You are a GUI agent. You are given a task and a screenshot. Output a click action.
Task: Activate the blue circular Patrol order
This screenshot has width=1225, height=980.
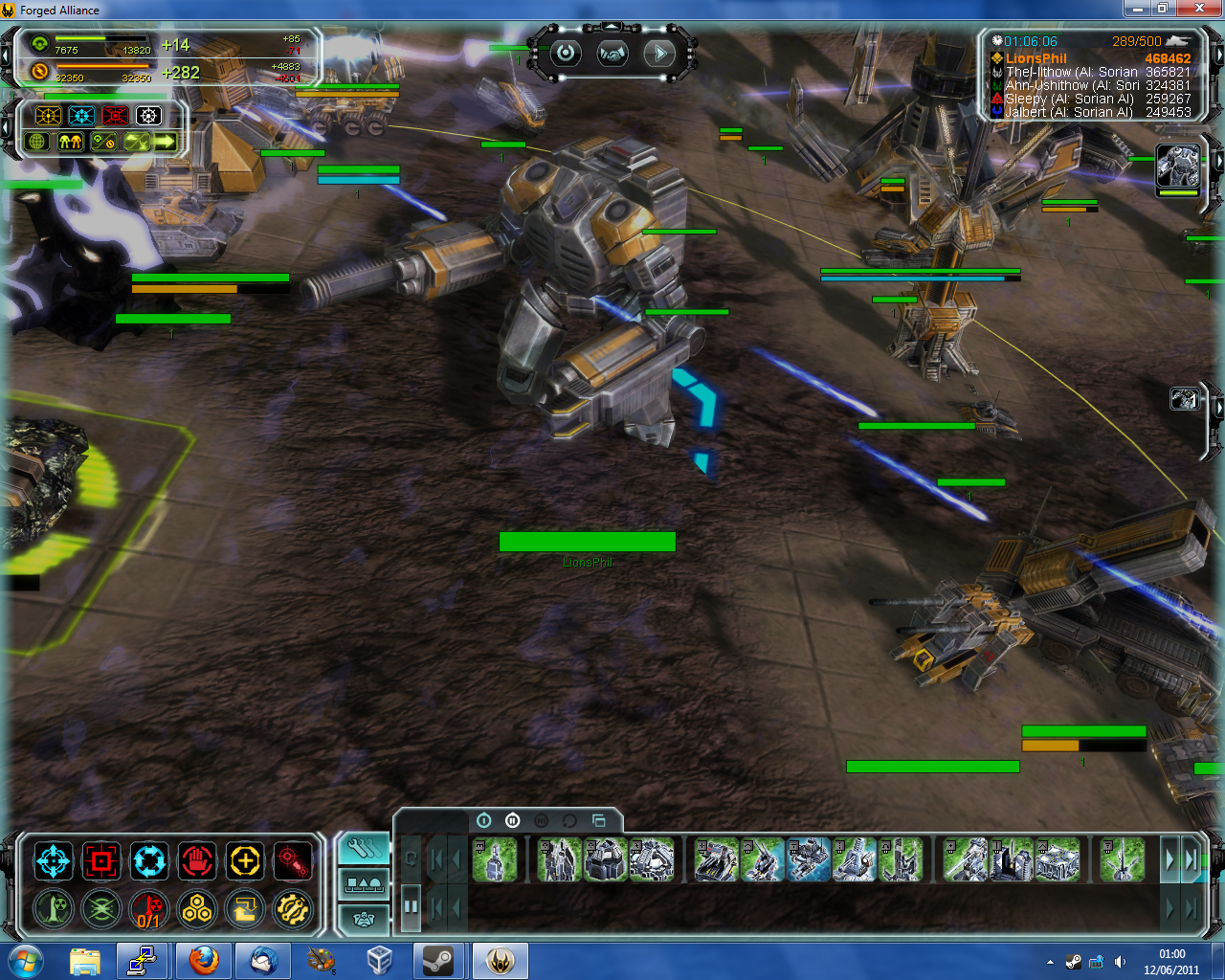[149, 861]
